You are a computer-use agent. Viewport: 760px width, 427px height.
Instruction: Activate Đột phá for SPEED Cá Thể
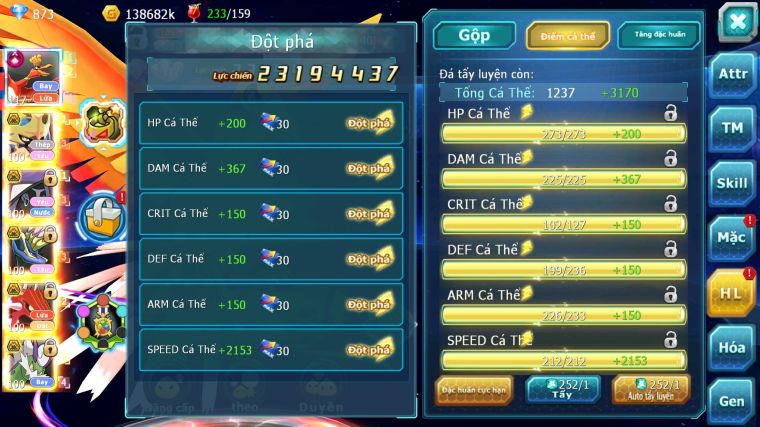(370, 350)
